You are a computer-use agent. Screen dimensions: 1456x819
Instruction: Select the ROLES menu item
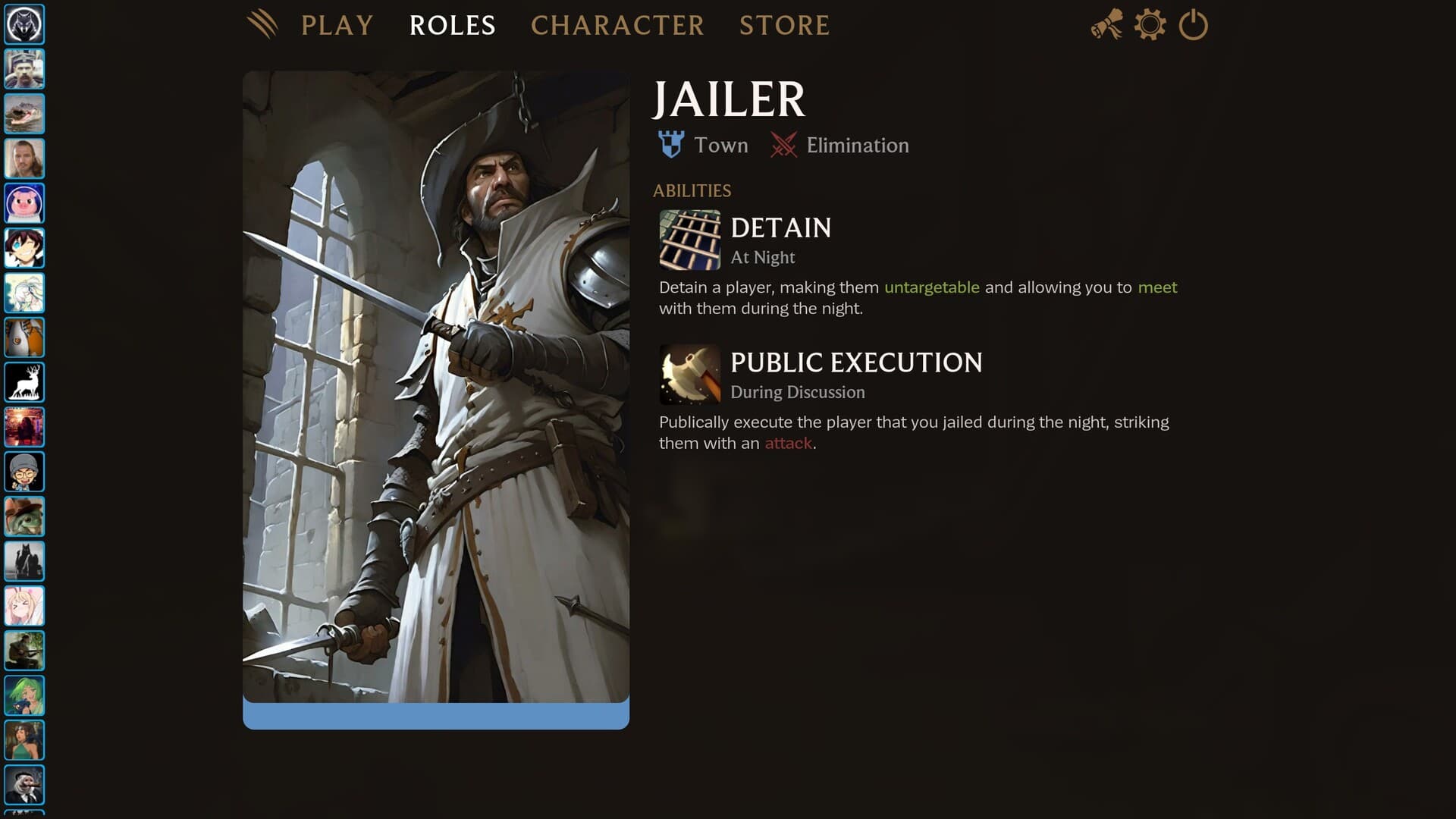click(452, 26)
